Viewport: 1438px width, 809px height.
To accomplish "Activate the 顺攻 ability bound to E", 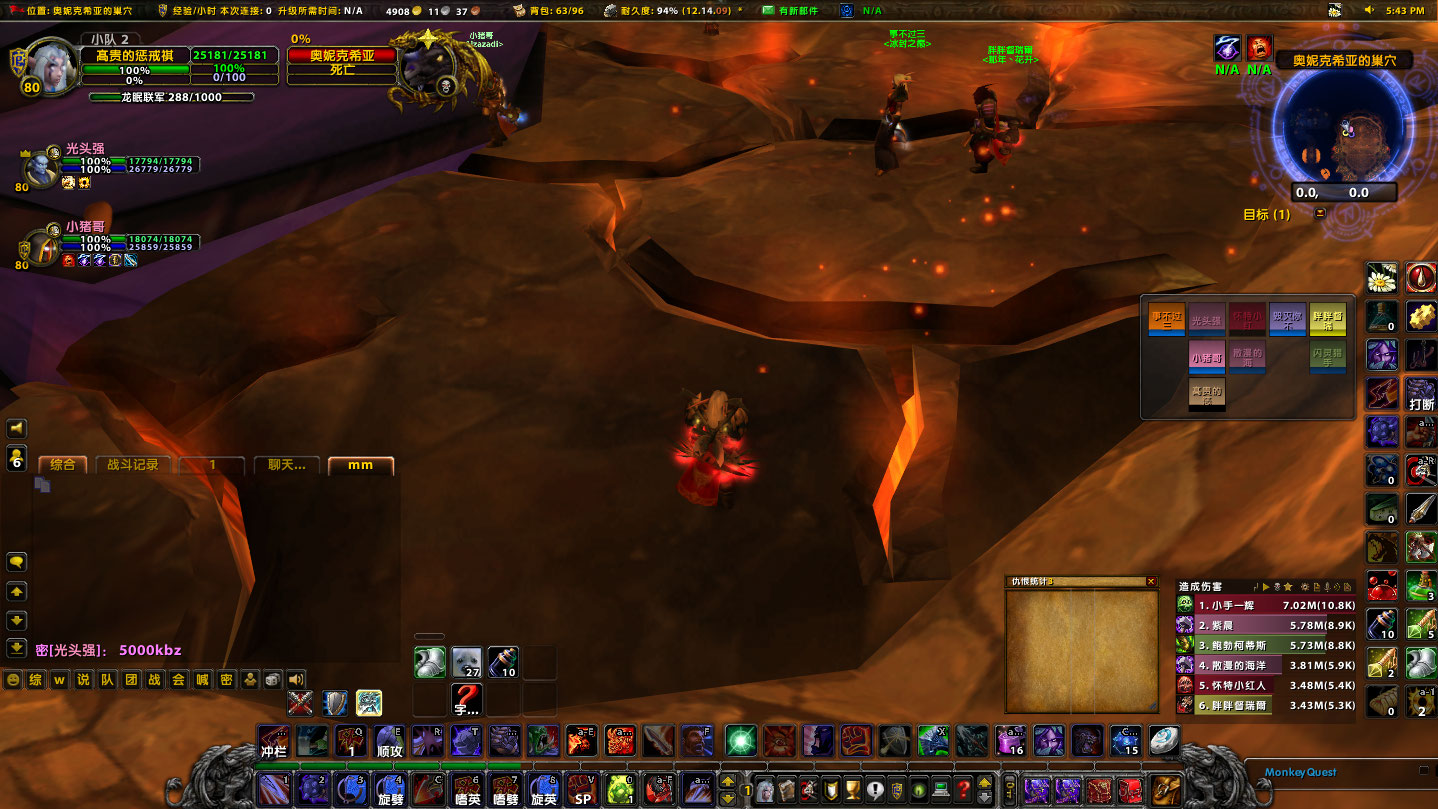I will click(389, 748).
